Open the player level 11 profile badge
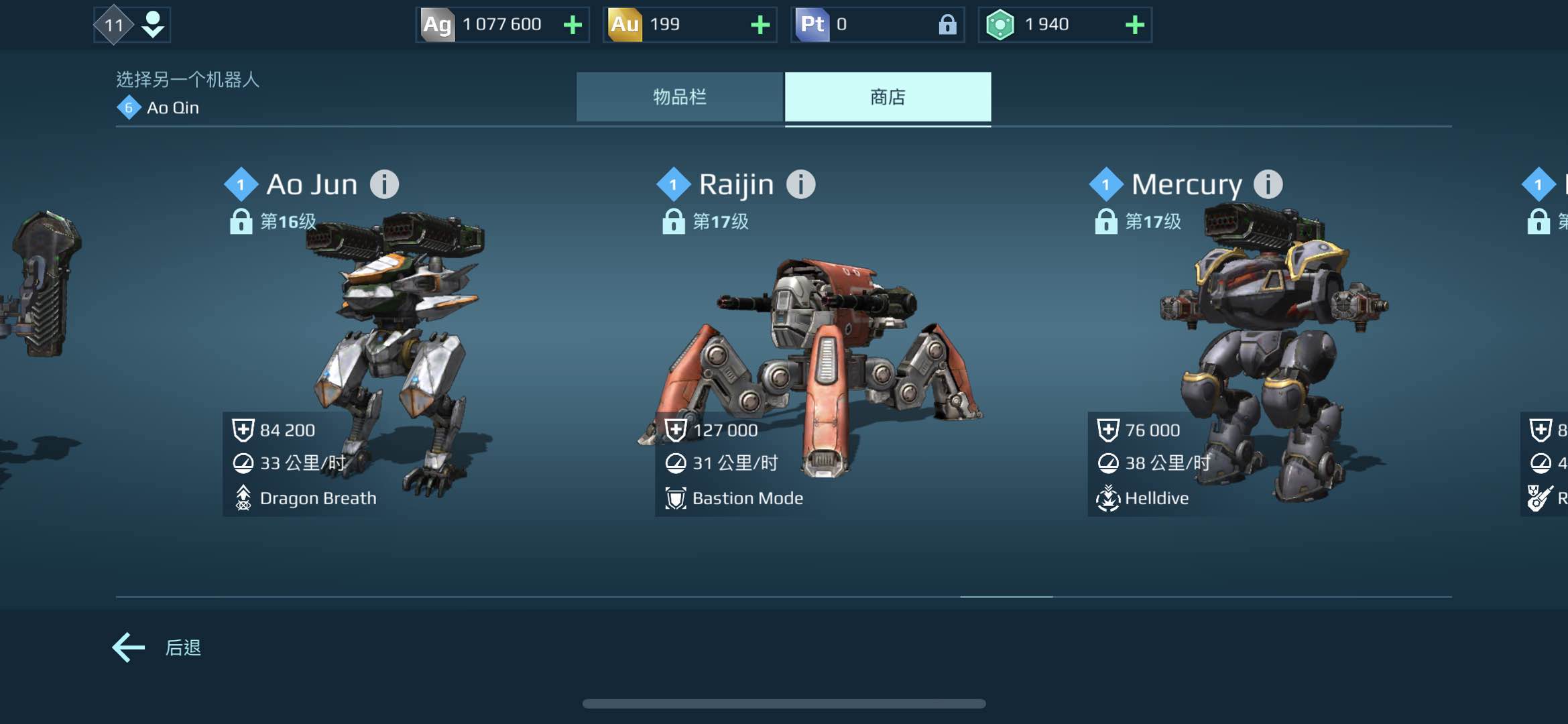Image resolution: width=1568 pixels, height=724 pixels. coord(131,25)
